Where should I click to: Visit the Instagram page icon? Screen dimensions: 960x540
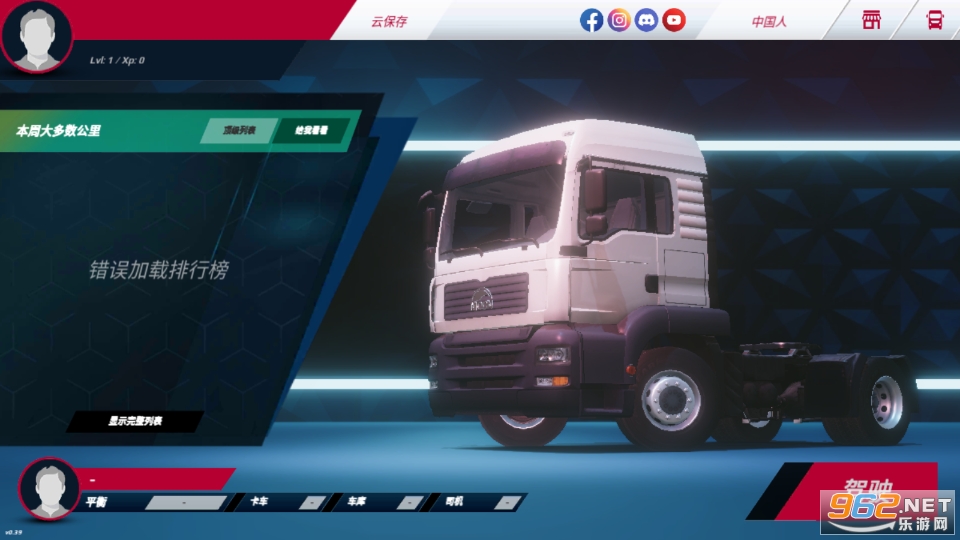tap(619, 20)
